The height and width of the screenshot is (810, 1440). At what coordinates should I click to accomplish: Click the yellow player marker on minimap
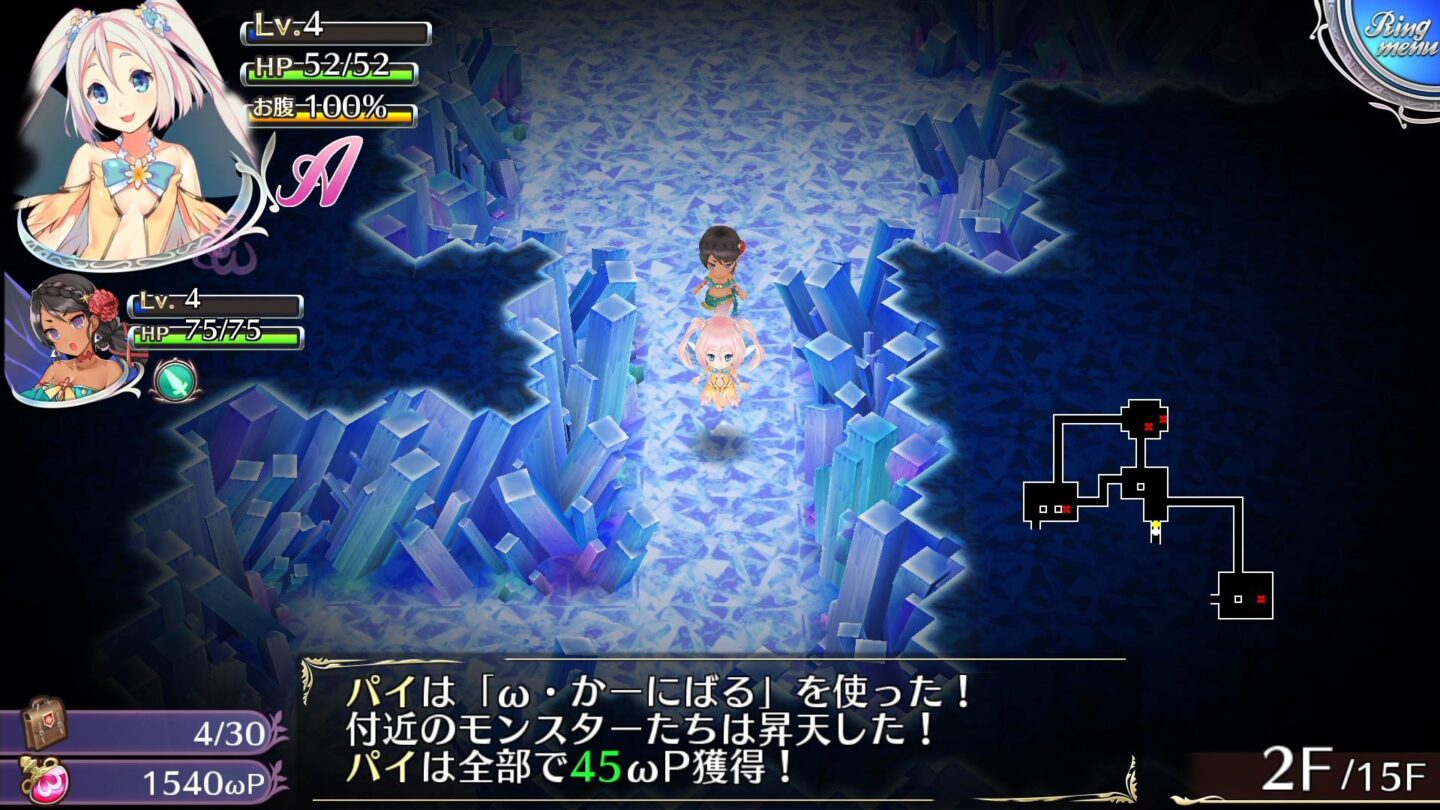tap(1158, 525)
